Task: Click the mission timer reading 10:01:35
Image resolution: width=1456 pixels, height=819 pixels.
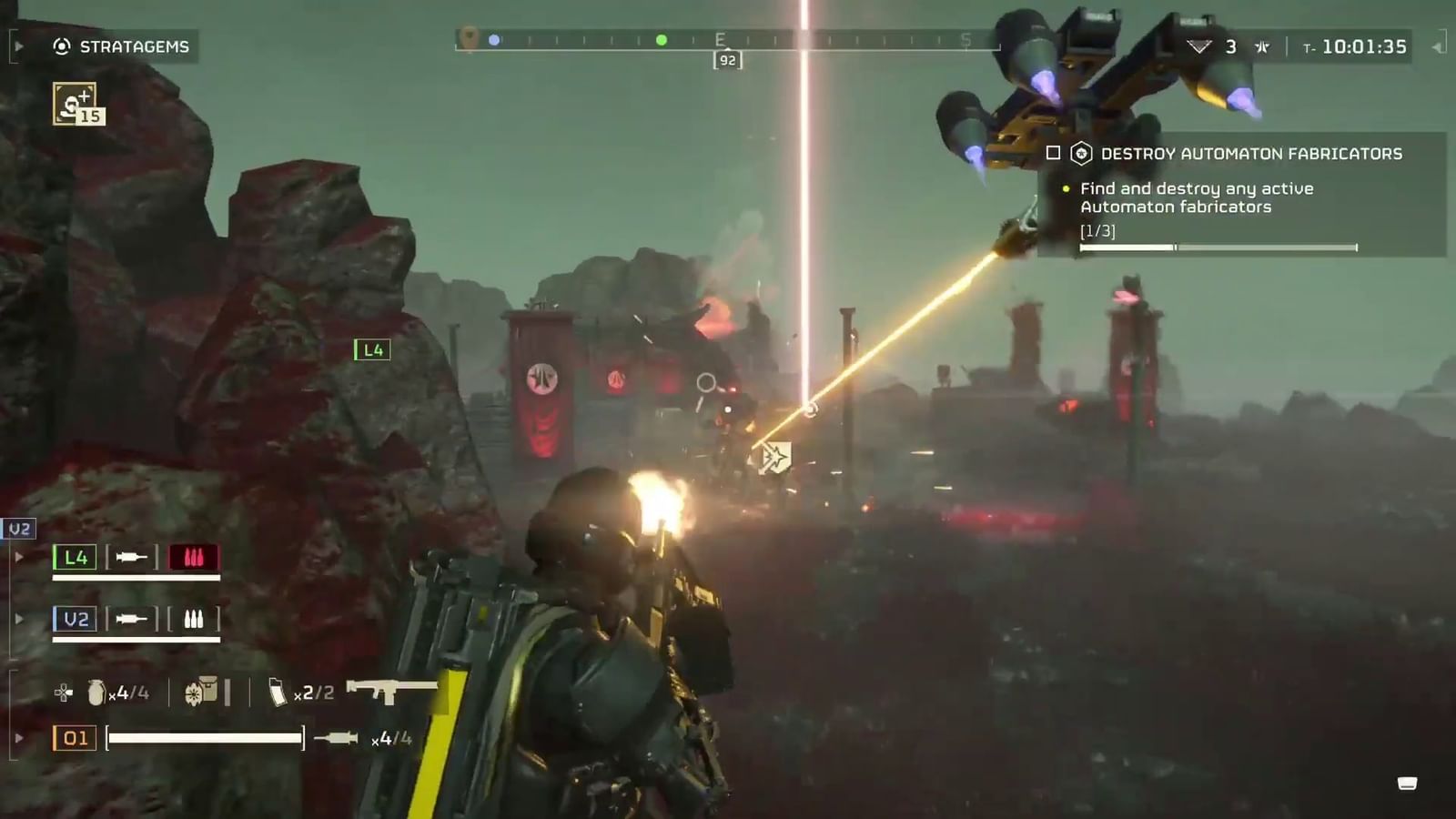Action: coord(1363,46)
